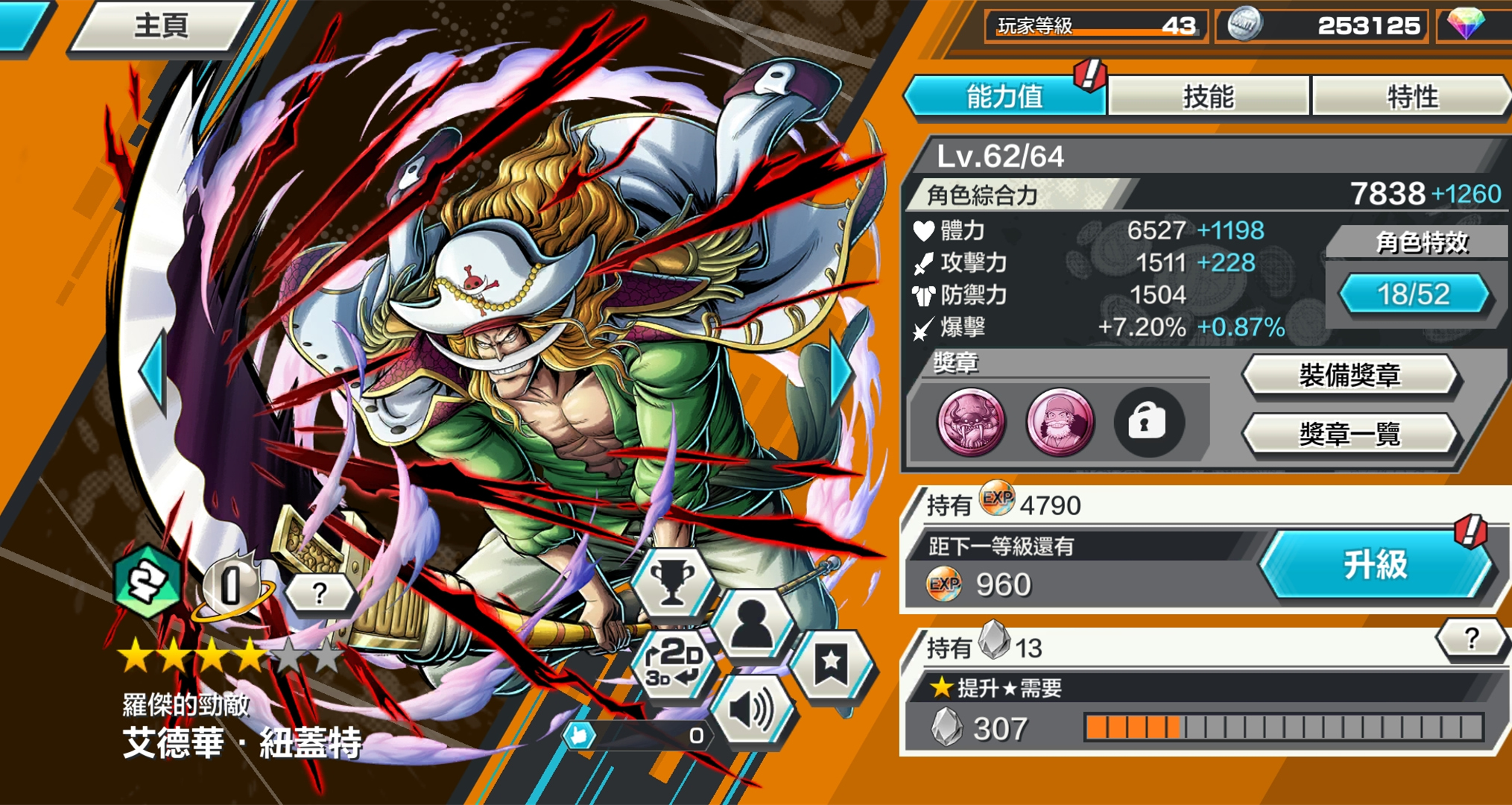Play character voice with speaker icon
The height and width of the screenshot is (805, 1512).
753,710
